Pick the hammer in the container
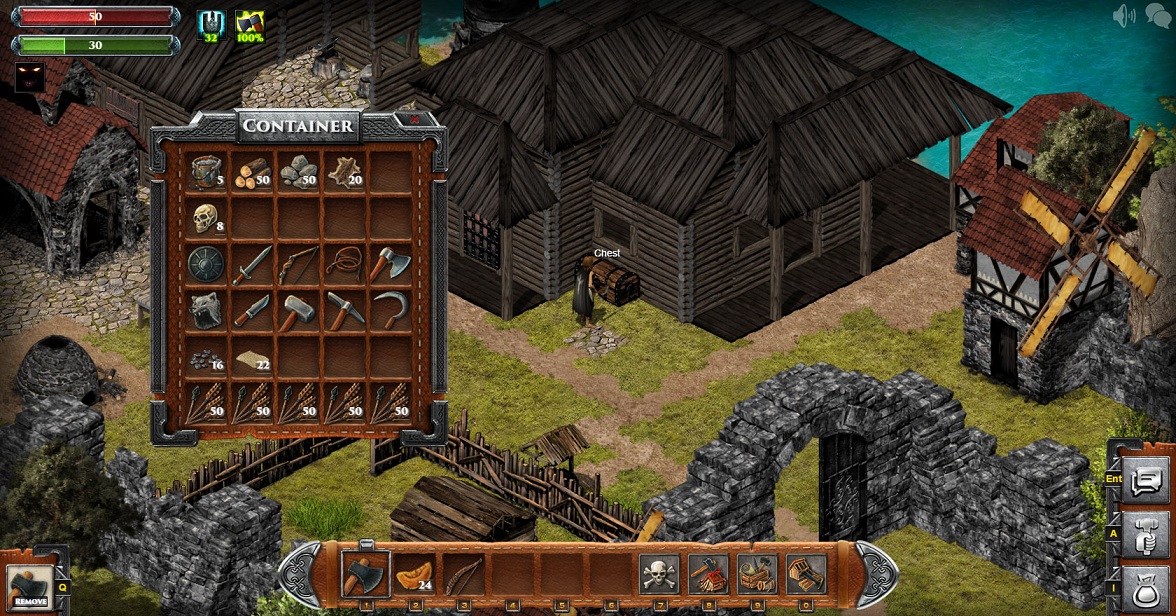1176x616 pixels. [x=297, y=310]
